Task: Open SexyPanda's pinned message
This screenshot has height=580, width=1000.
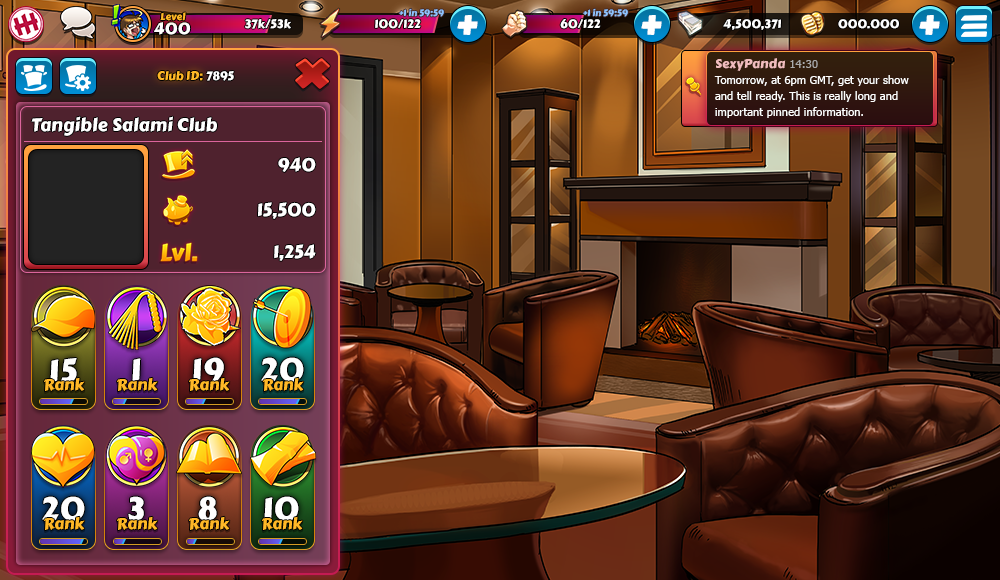Action: tap(808, 89)
